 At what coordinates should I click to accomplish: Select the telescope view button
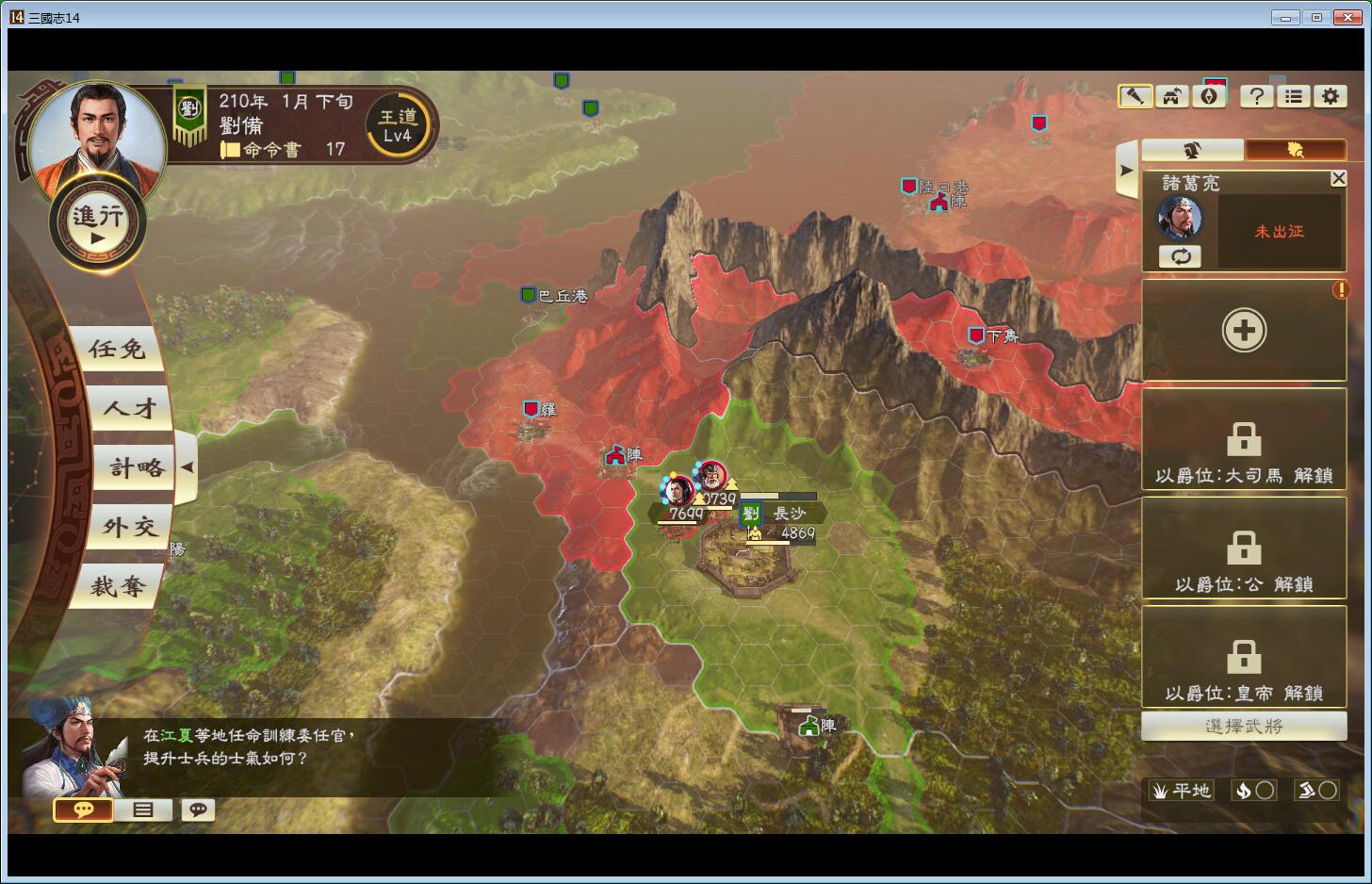[1135, 96]
